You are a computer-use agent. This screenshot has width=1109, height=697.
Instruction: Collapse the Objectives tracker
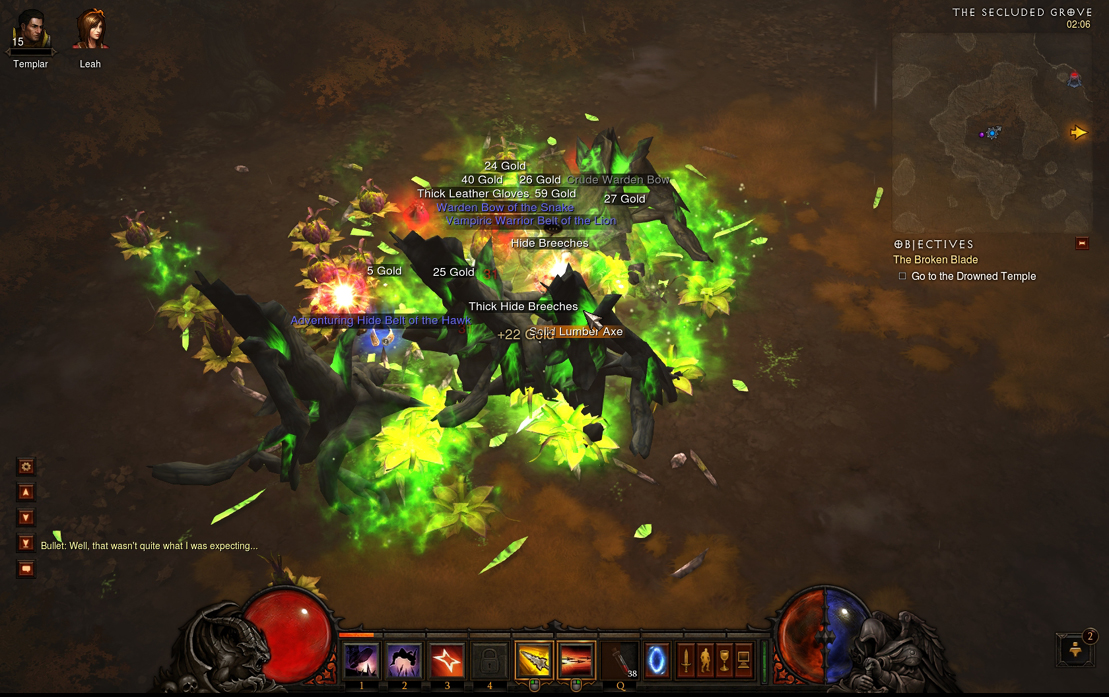(1081, 243)
